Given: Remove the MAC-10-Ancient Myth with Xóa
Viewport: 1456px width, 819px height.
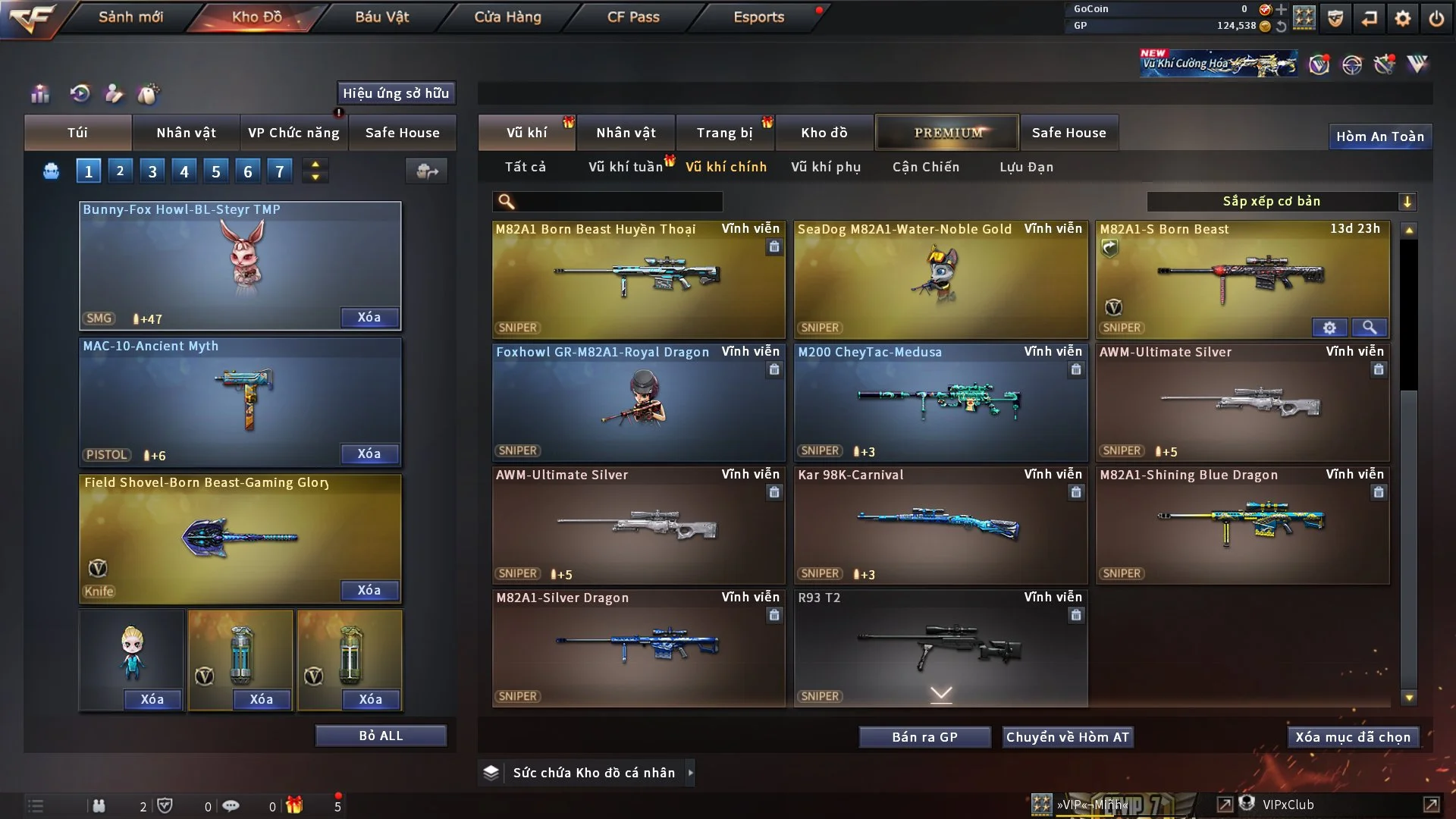Looking at the screenshot, I should [369, 453].
